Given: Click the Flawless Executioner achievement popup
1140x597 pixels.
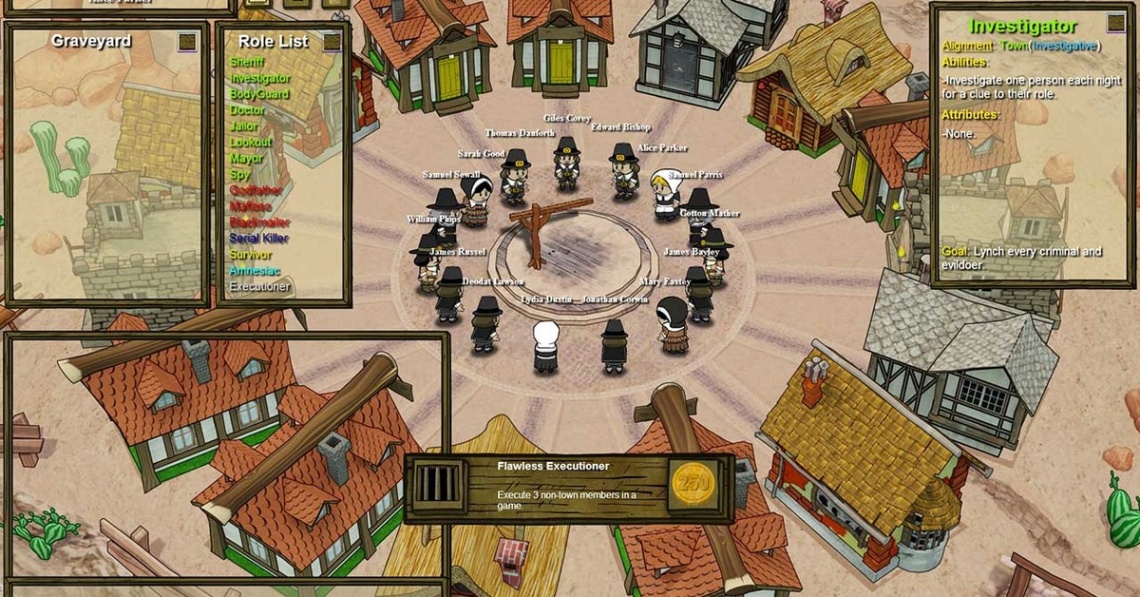Looking at the screenshot, I should pos(568,488).
